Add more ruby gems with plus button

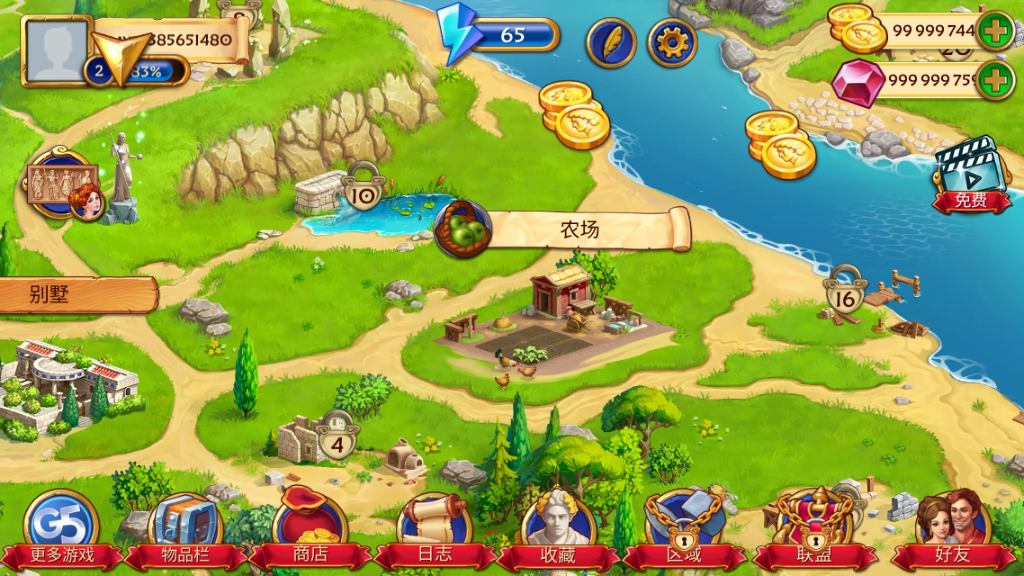[x=995, y=80]
